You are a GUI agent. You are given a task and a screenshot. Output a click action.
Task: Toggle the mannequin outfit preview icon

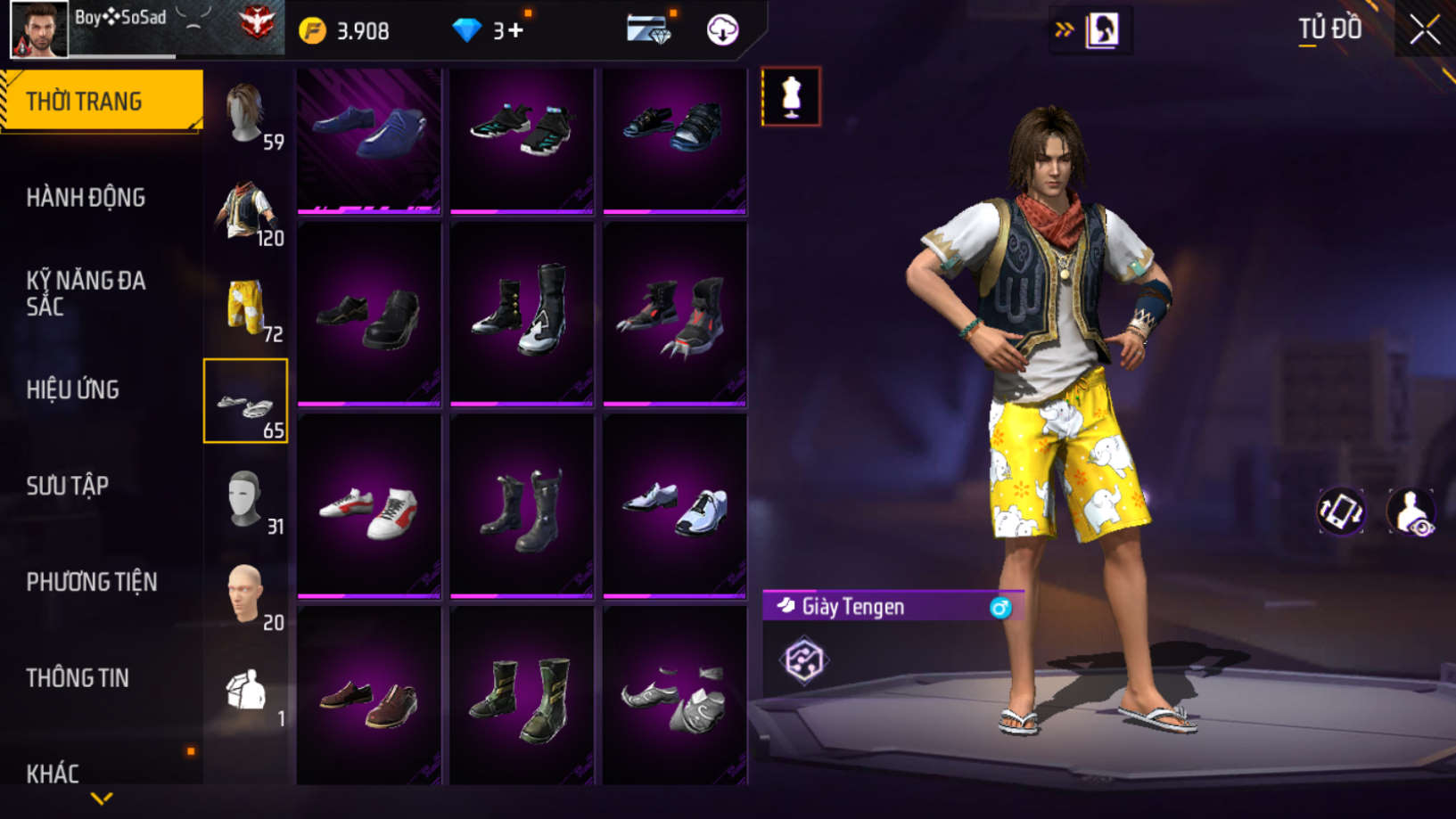[791, 96]
